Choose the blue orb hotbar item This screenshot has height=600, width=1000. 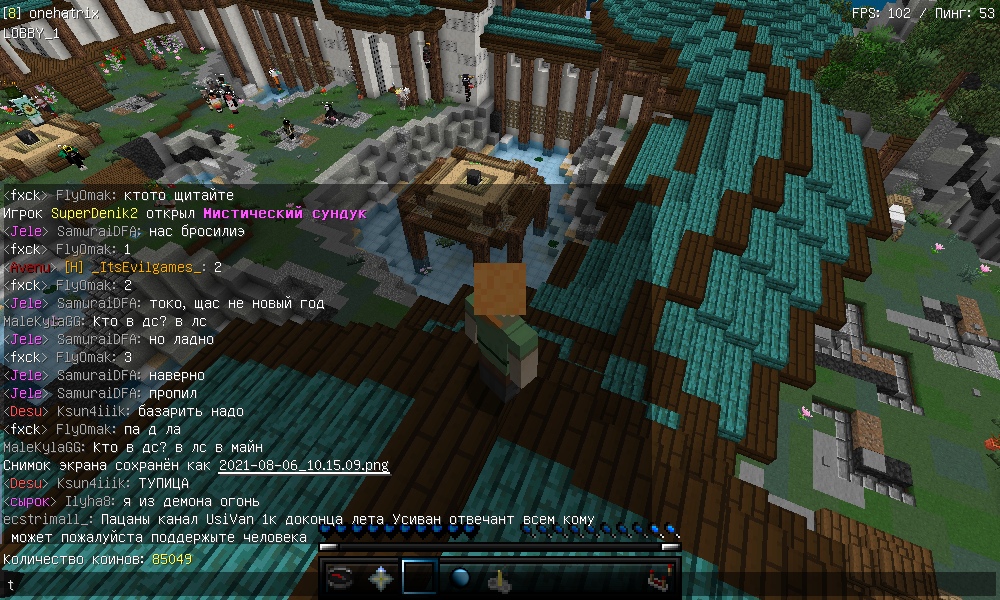click(x=460, y=578)
